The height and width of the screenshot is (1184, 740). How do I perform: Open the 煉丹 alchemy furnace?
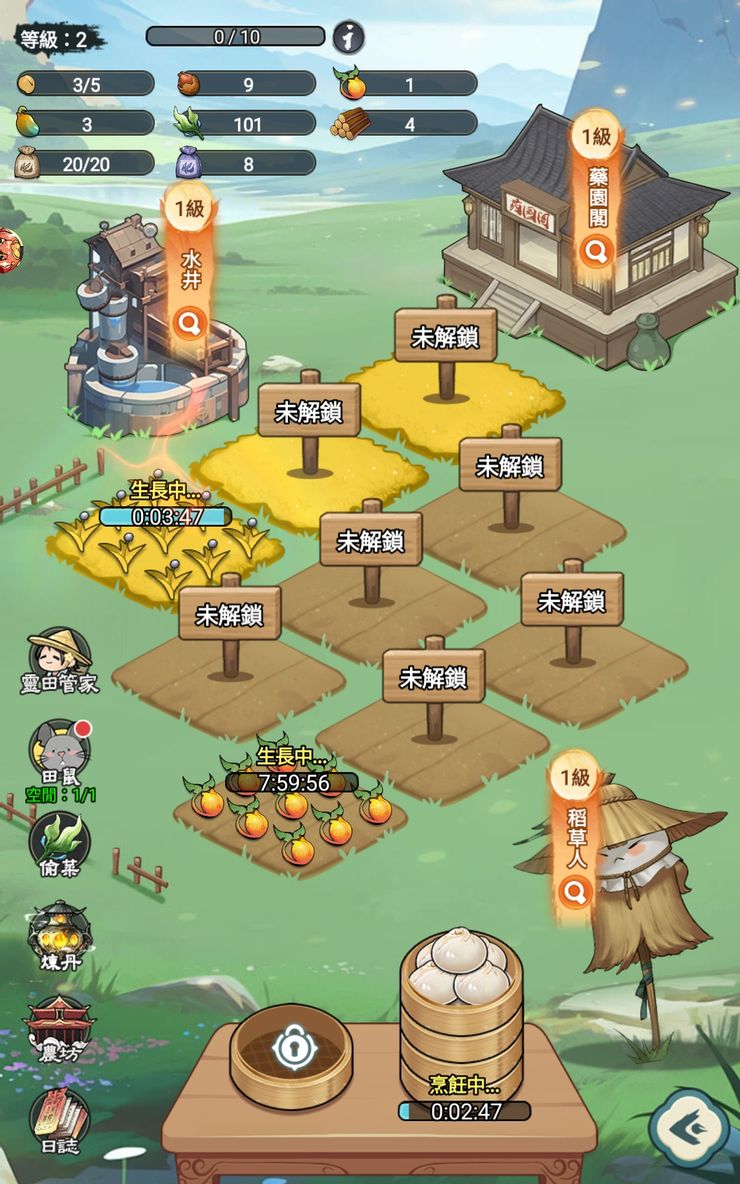click(60, 934)
